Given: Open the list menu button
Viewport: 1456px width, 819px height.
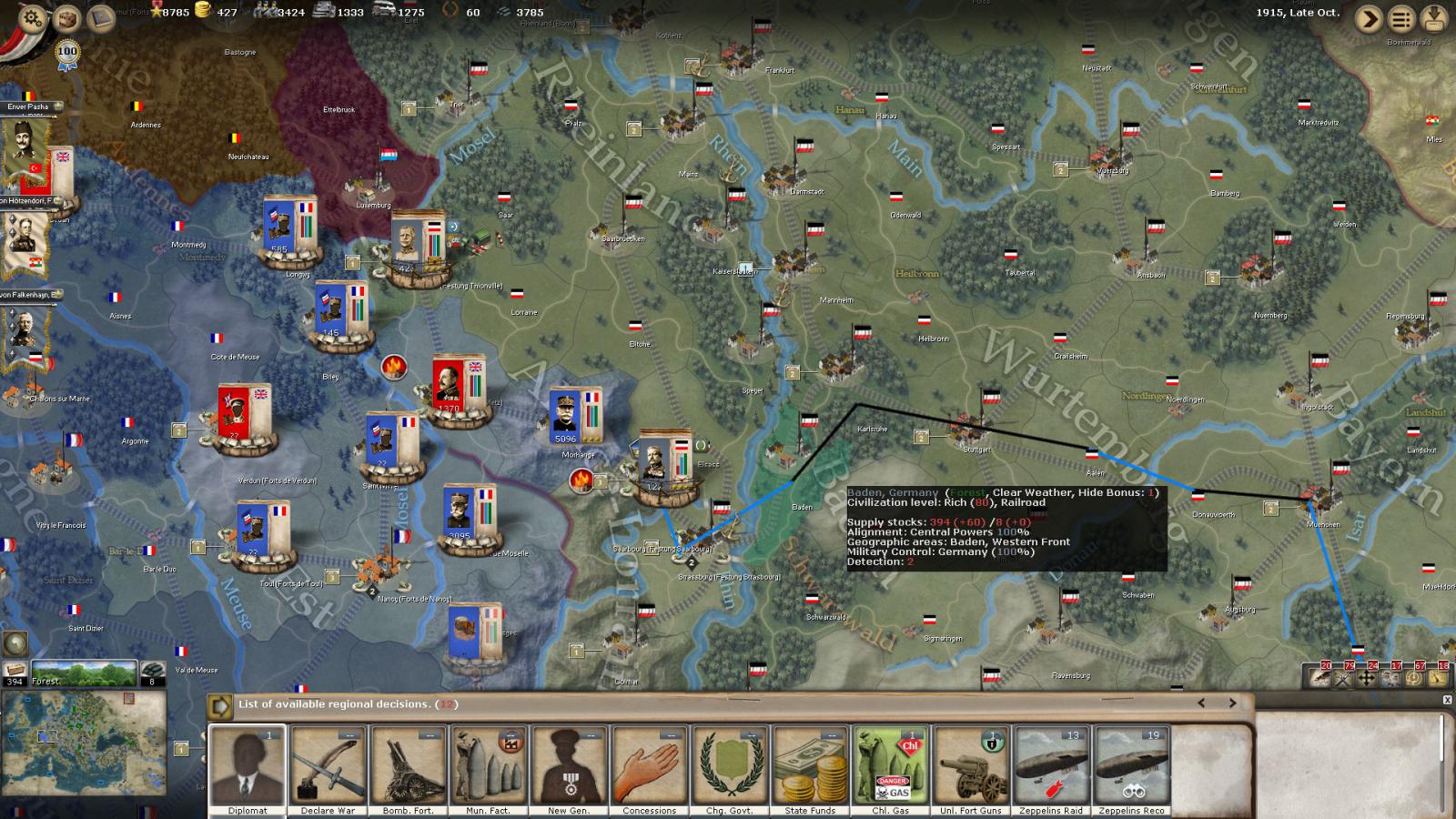Looking at the screenshot, I should point(1401,18).
